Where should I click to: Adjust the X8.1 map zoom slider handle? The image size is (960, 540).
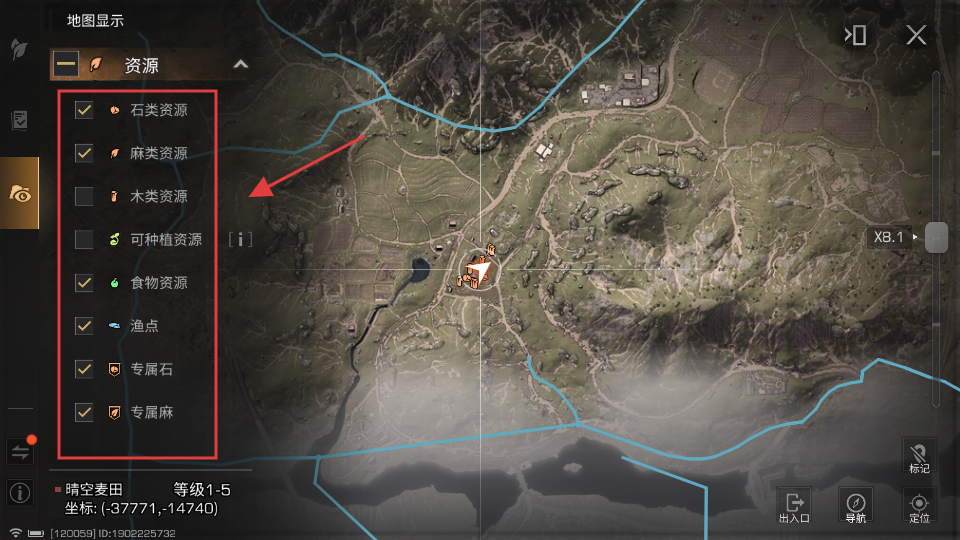[936, 237]
